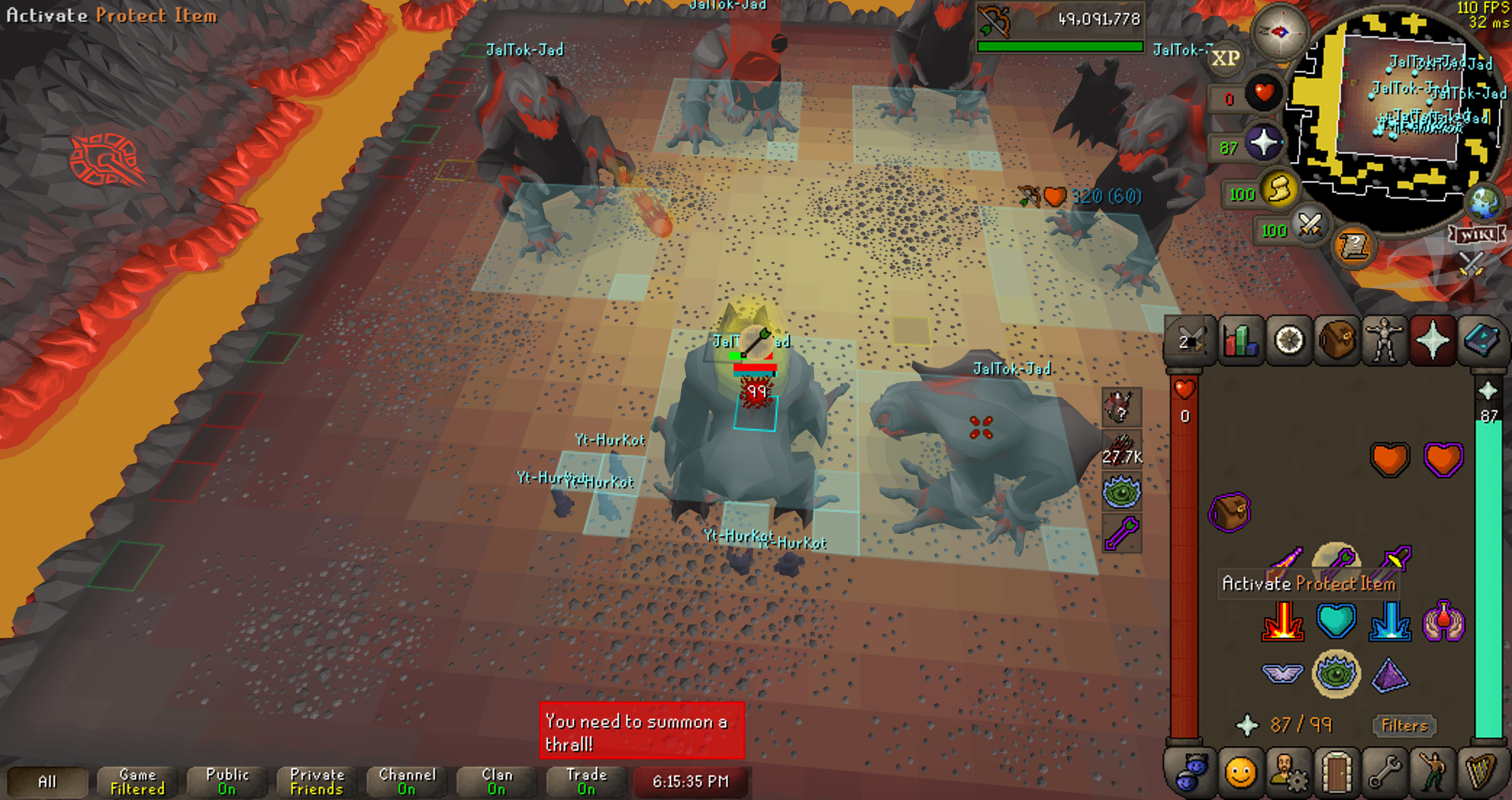This screenshot has width=1512, height=800.
Task: Toggle run with the boot energy orb
Action: pyautogui.click(x=1279, y=190)
